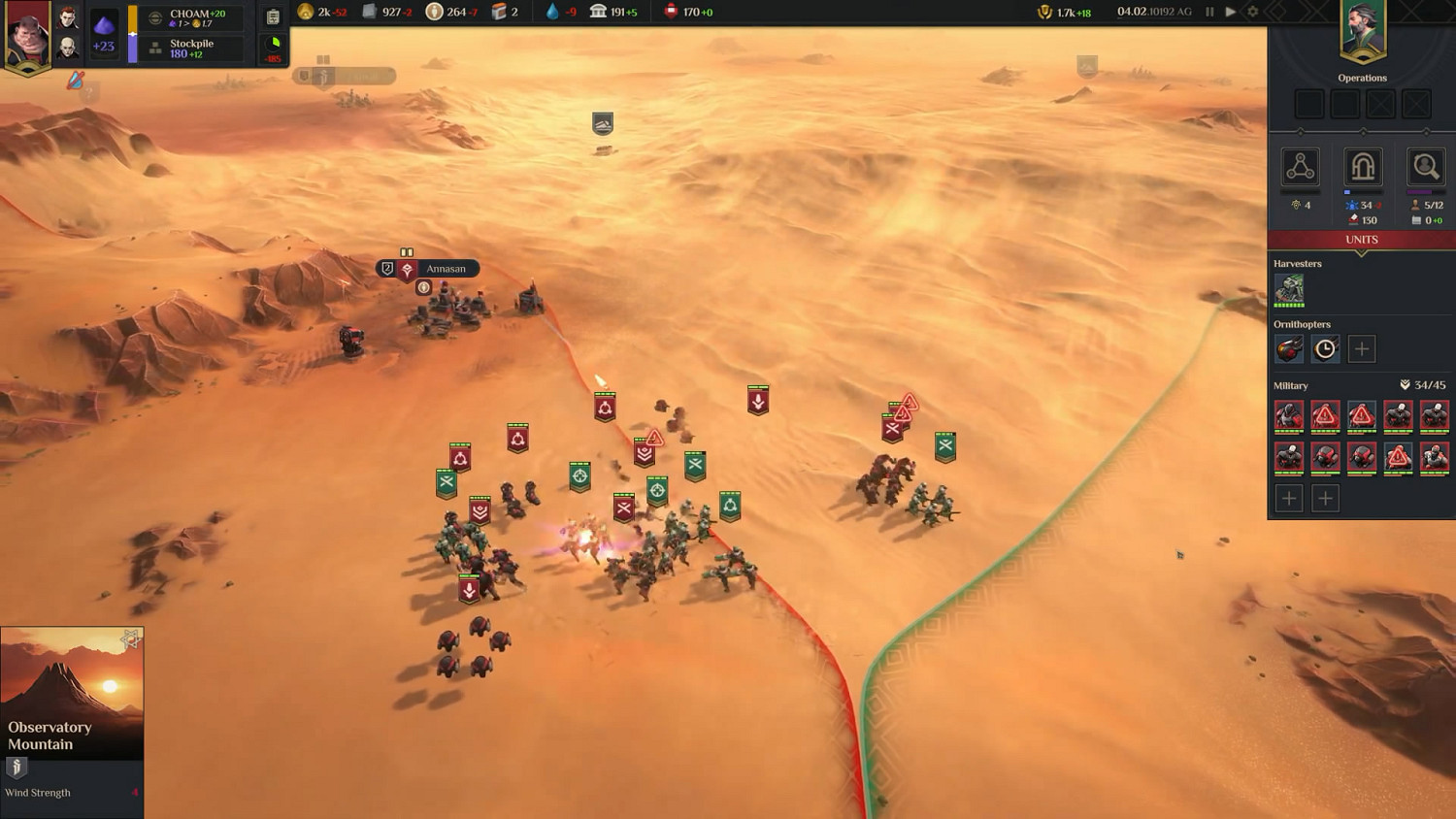Click the plus button to recruit a new military unit
The width and height of the screenshot is (1456, 819).
[1288, 498]
